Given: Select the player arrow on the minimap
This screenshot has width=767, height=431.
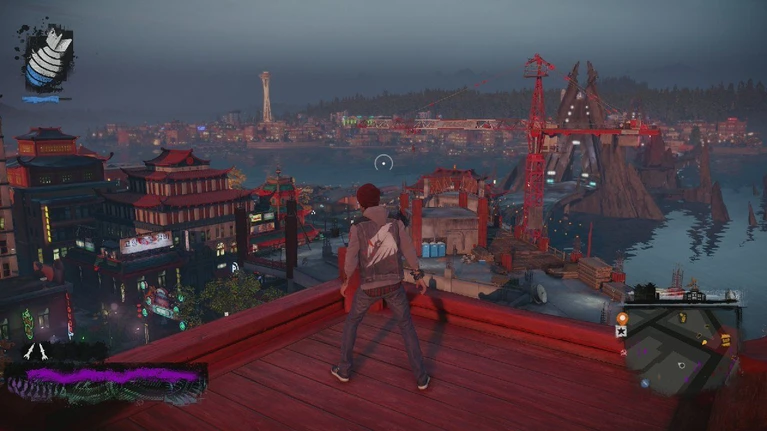Looking at the screenshot, I should [682, 365].
